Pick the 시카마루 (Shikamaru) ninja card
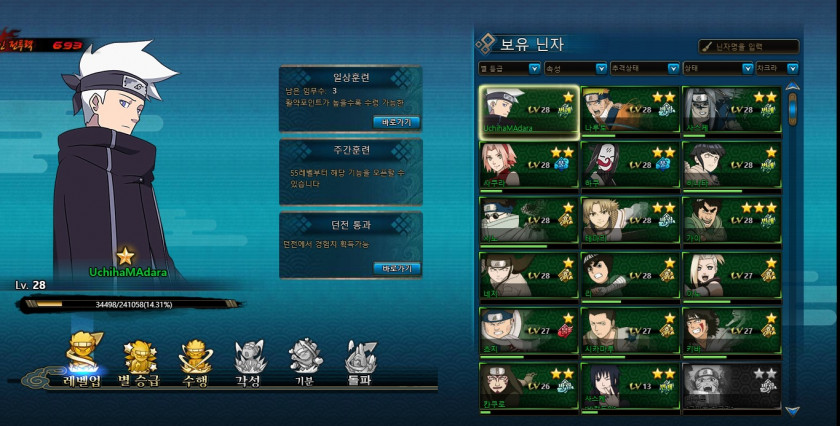The image size is (840, 426). pos(629,329)
